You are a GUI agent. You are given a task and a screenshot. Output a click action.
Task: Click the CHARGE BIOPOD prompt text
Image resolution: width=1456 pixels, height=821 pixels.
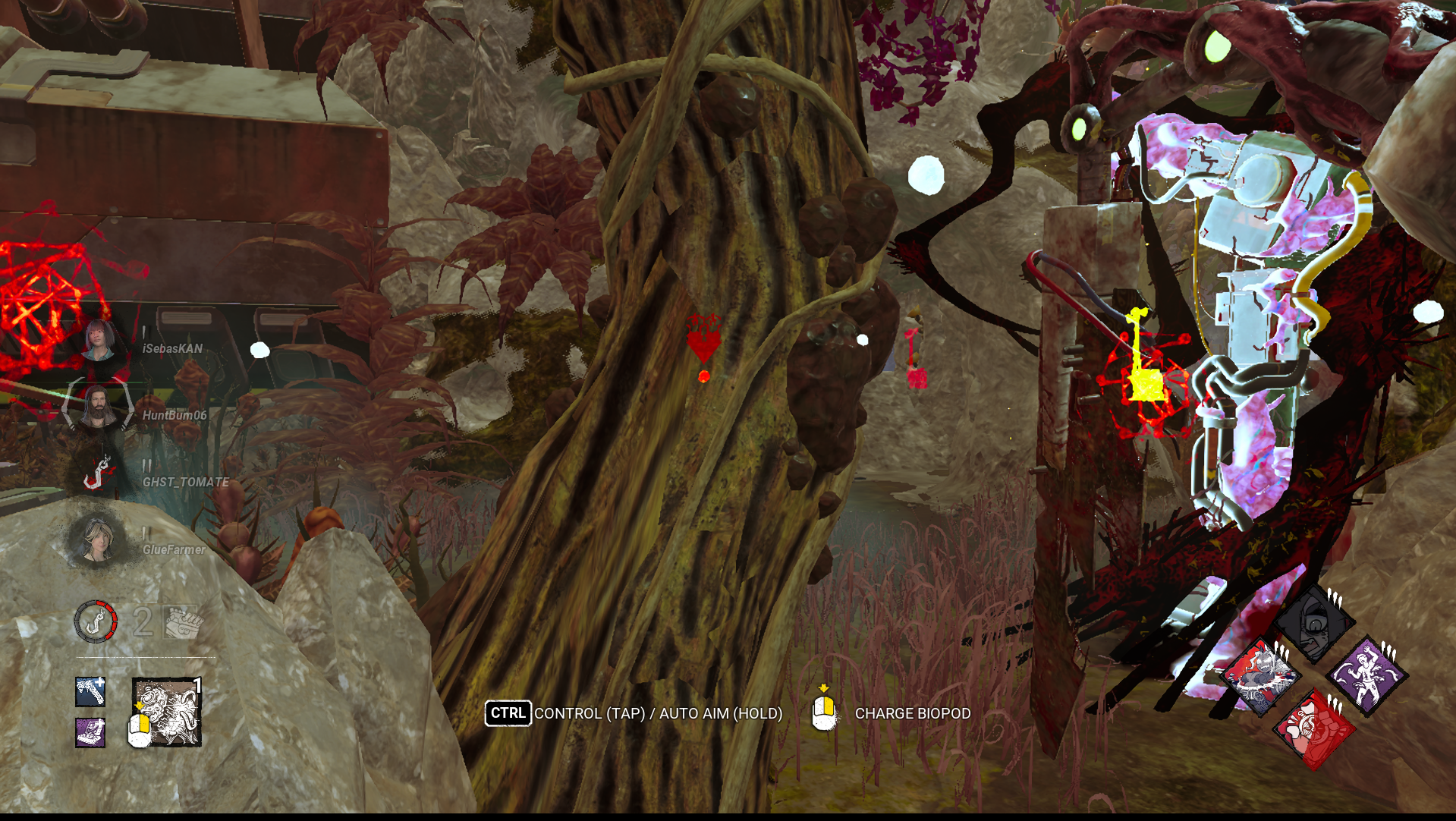912,713
